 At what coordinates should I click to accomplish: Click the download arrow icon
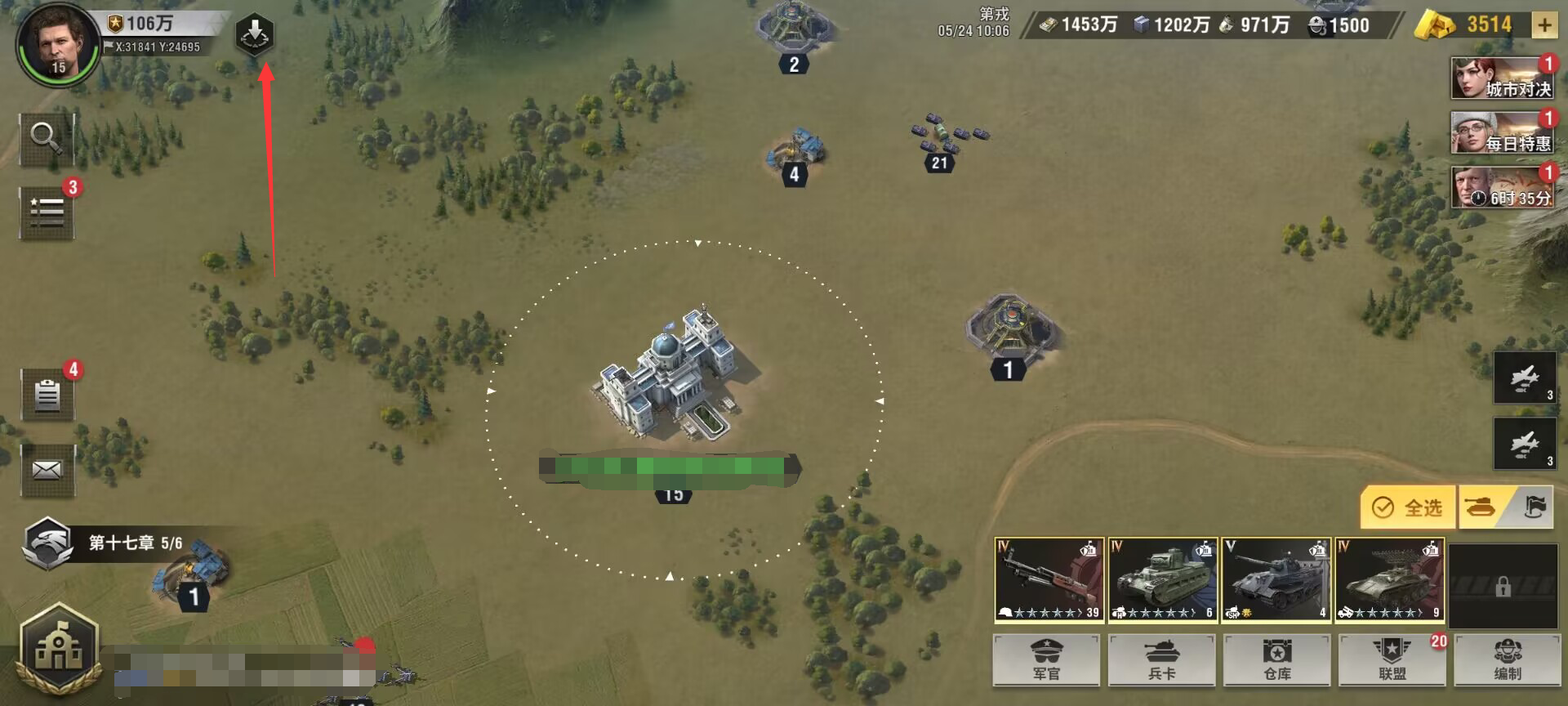[x=255, y=34]
